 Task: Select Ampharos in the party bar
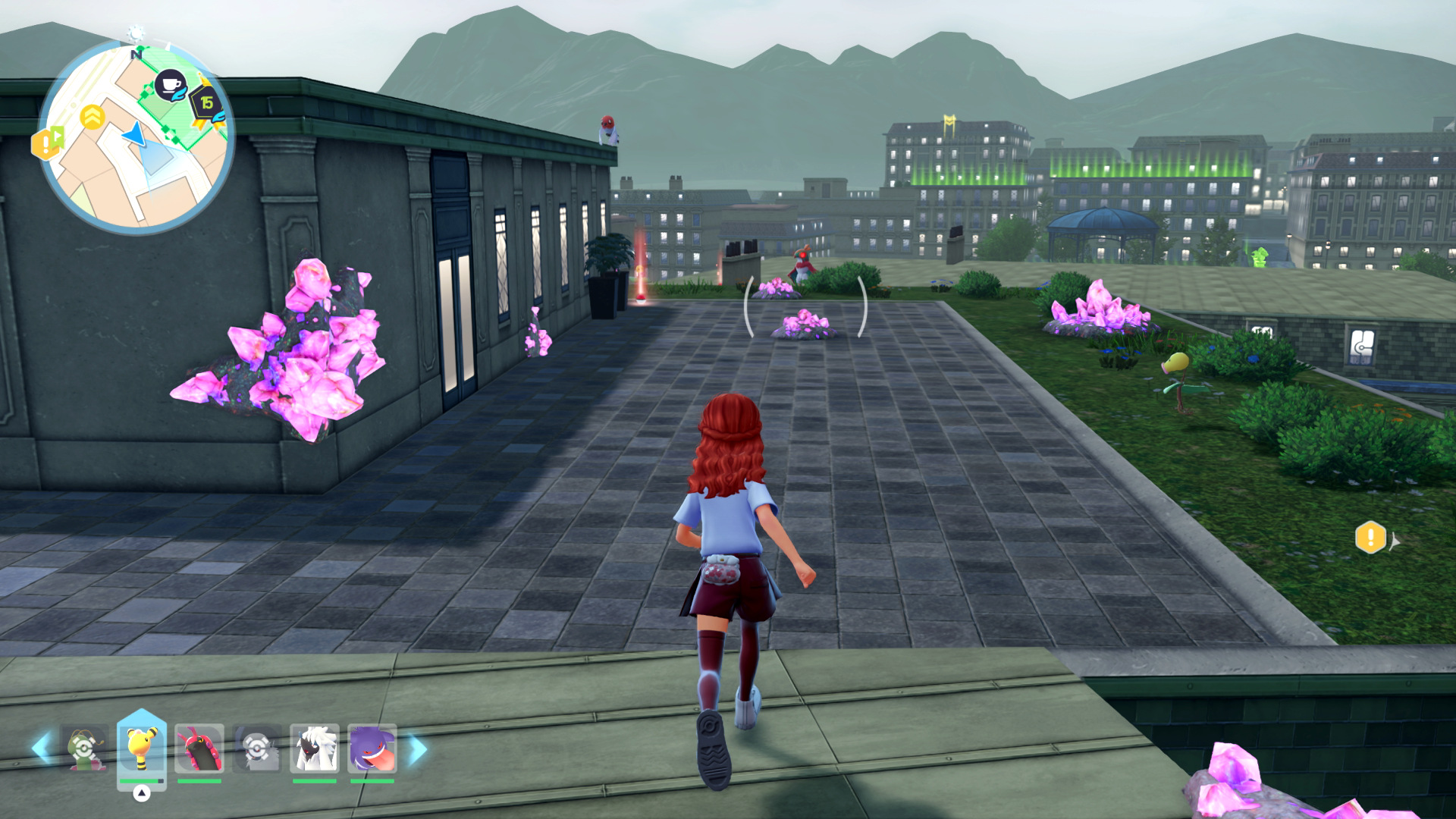click(141, 748)
